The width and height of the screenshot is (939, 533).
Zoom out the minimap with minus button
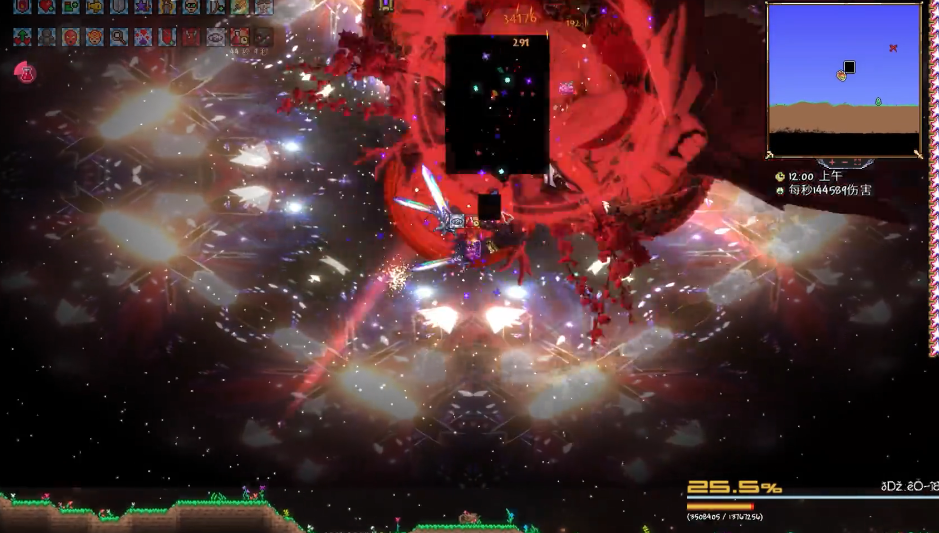coord(842,162)
